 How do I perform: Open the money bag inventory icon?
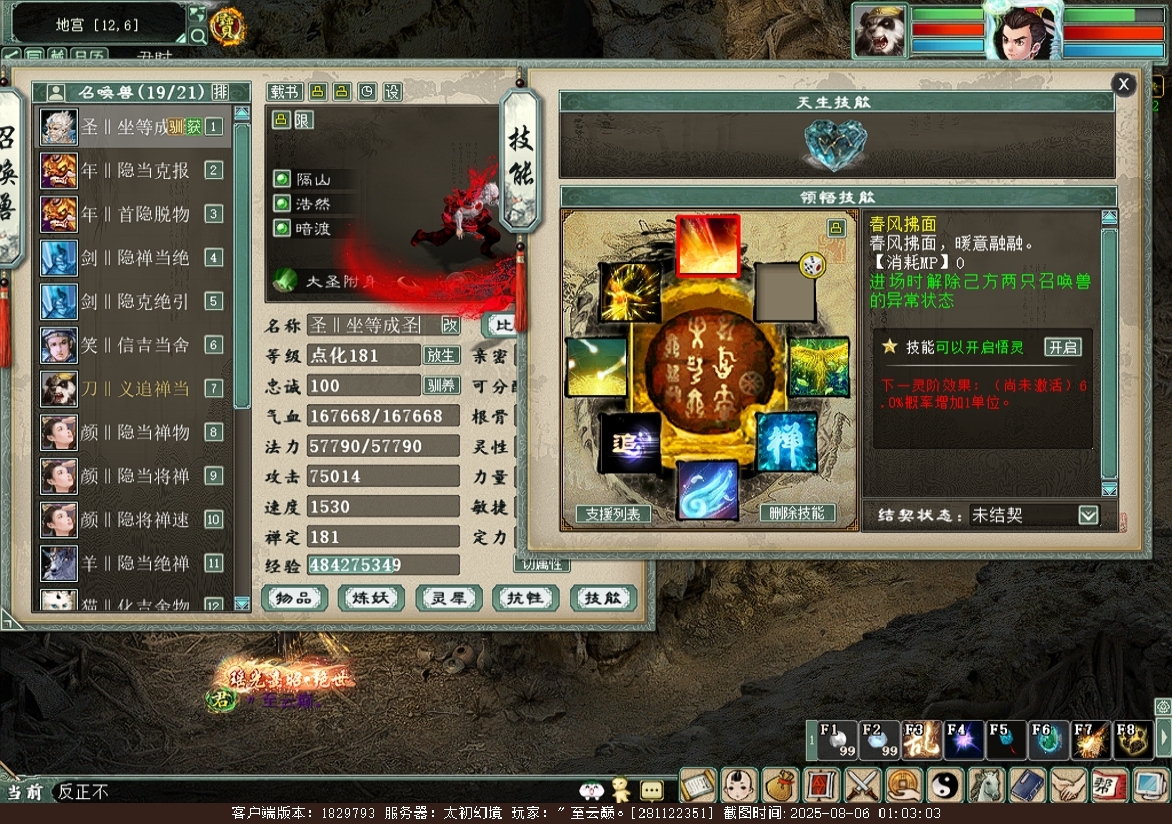click(780, 786)
